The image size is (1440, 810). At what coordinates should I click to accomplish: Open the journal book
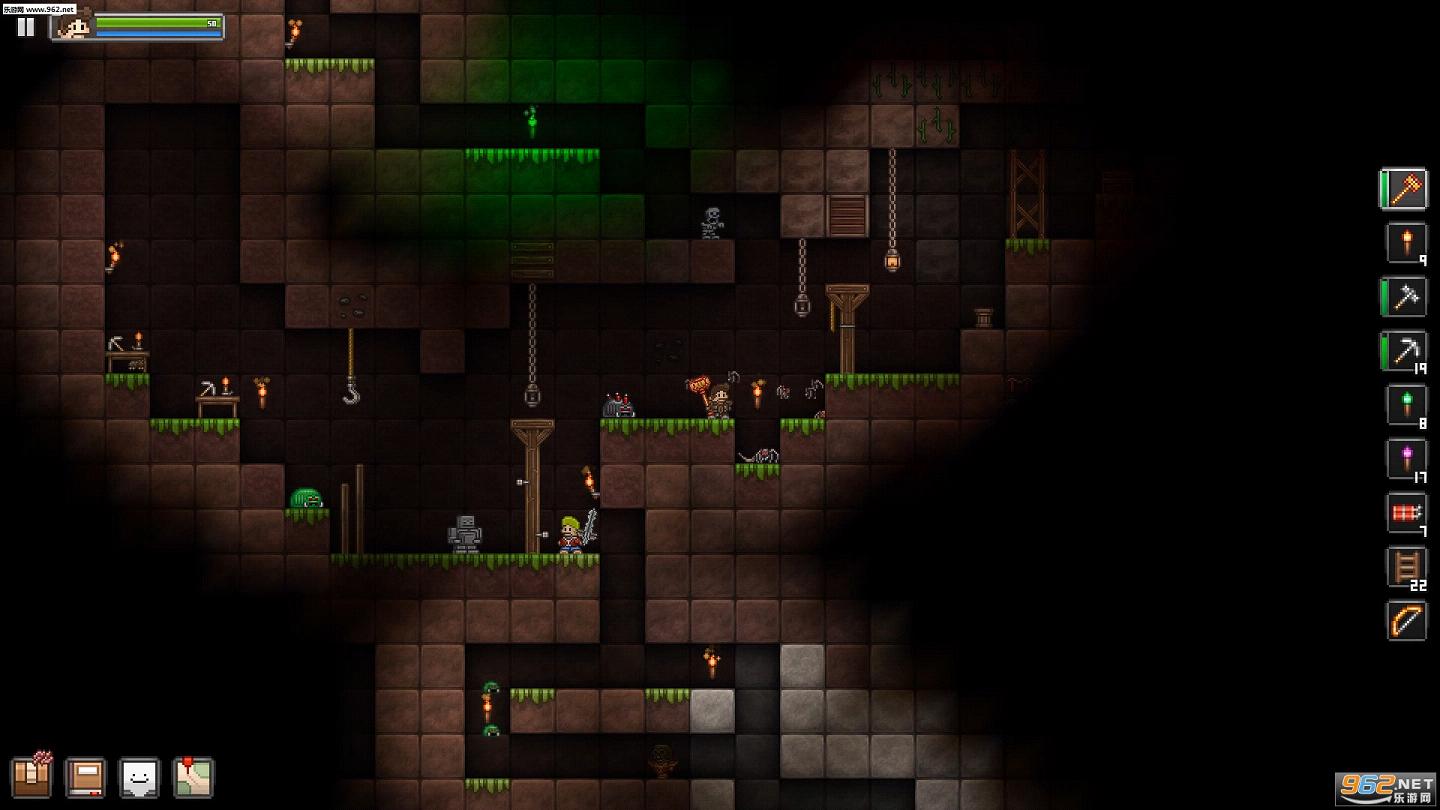click(85, 777)
